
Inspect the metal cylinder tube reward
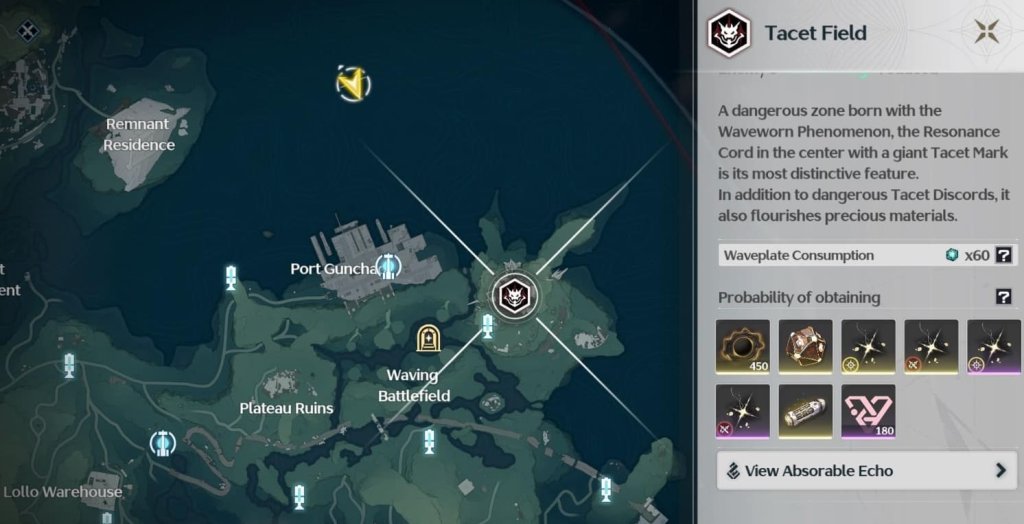(x=805, y=411)
